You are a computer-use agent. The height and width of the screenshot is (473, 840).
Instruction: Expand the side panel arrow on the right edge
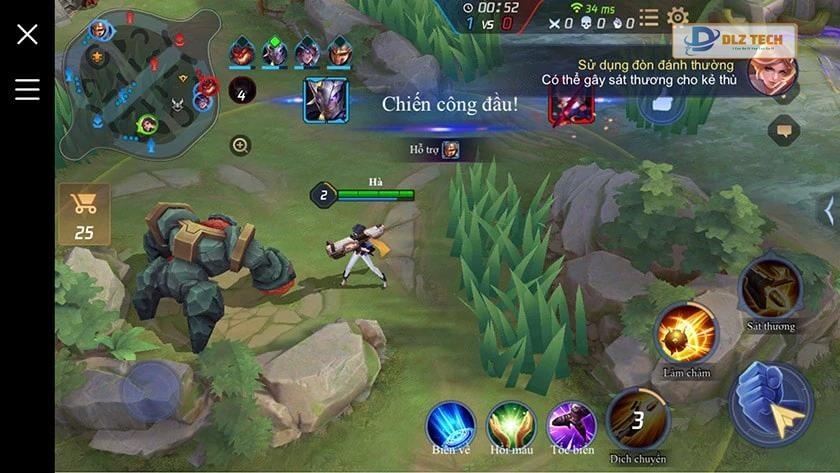[827, 210]
